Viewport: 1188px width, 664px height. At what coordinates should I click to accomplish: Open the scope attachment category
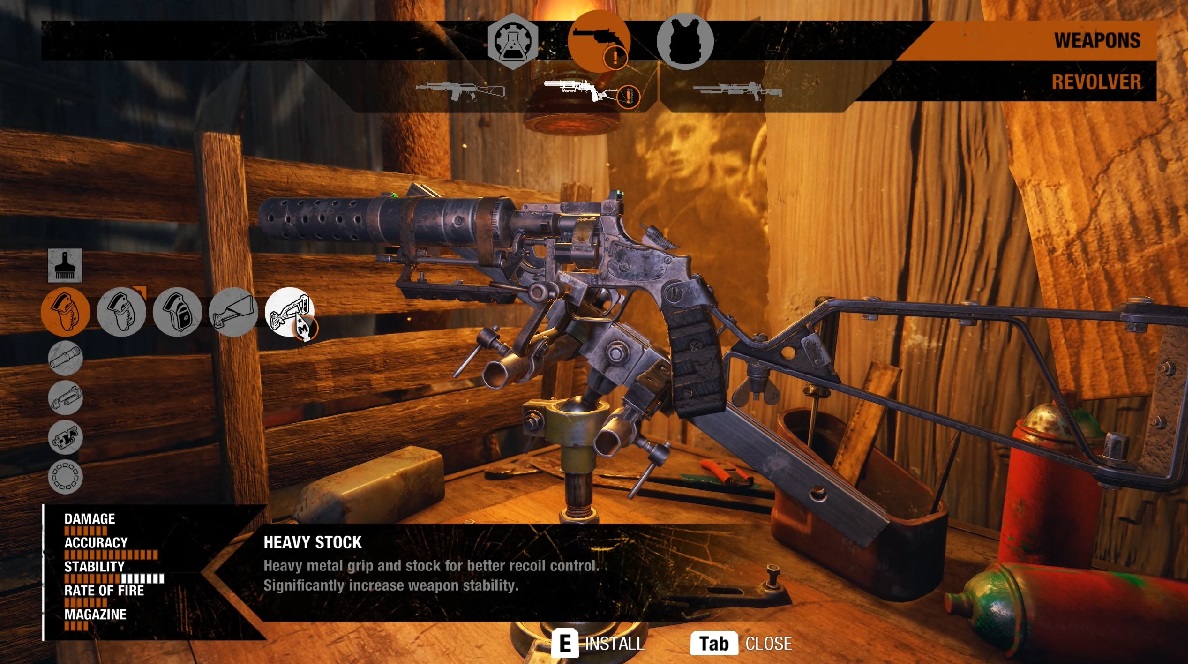click(65, 397)
